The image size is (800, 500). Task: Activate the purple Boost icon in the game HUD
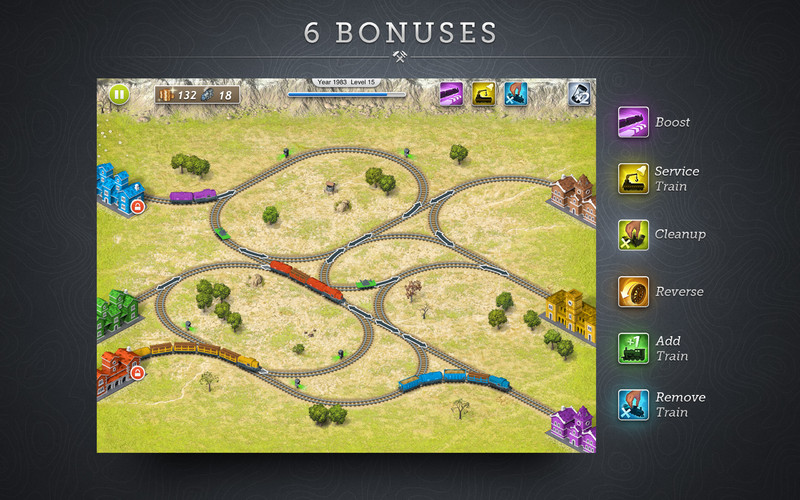tap(451, 94)
